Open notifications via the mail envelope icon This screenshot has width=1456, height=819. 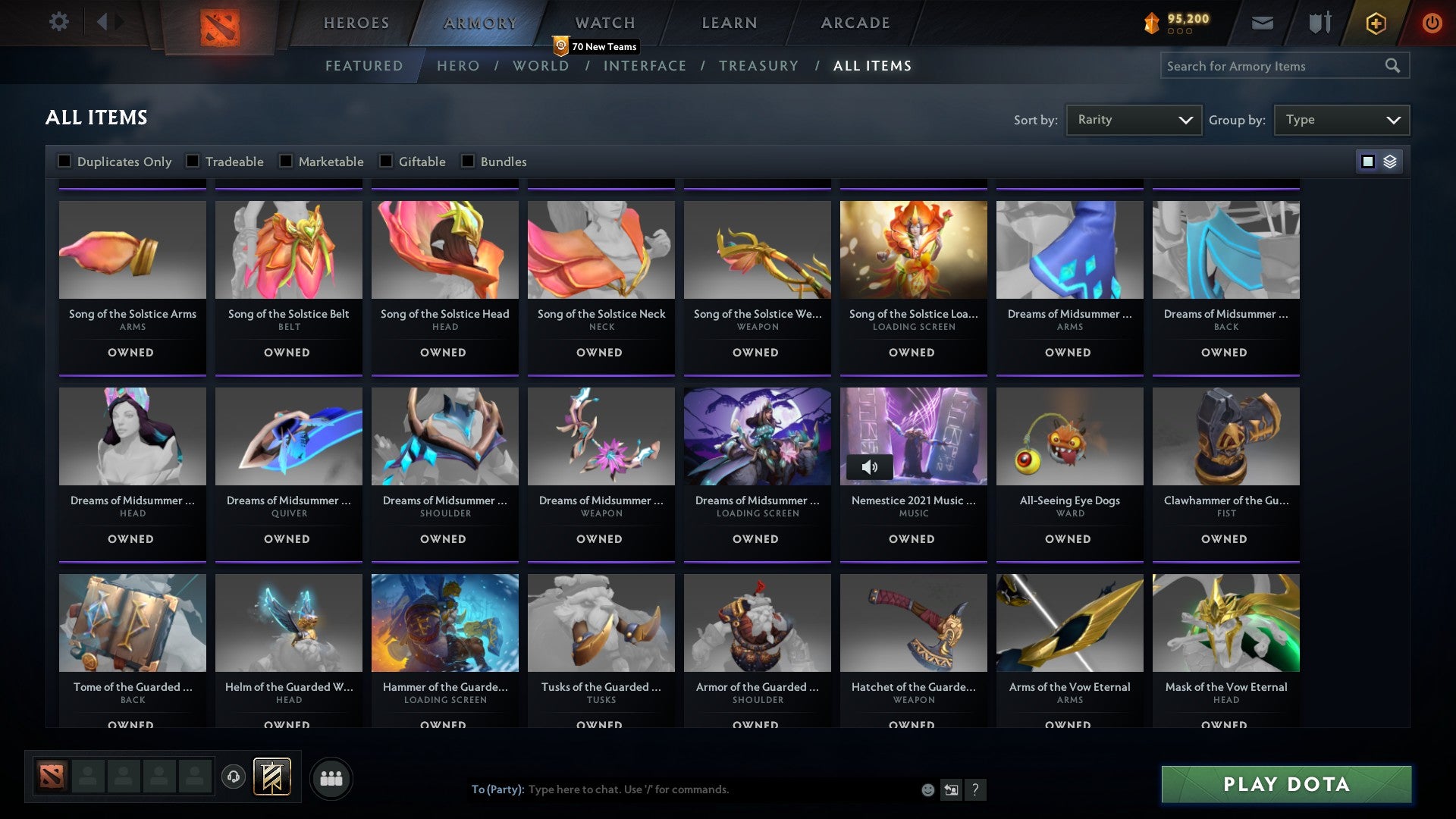pos(1263,23)
